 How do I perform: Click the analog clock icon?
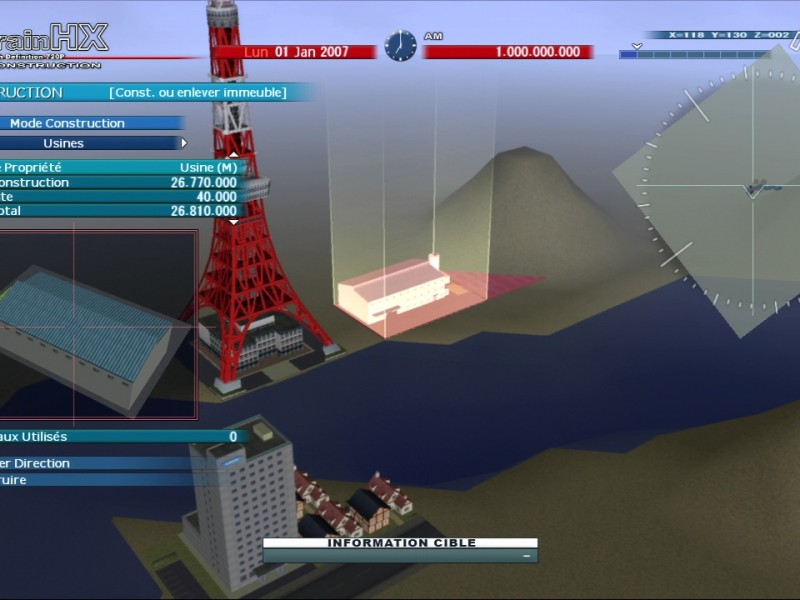[x=400, y=46]
